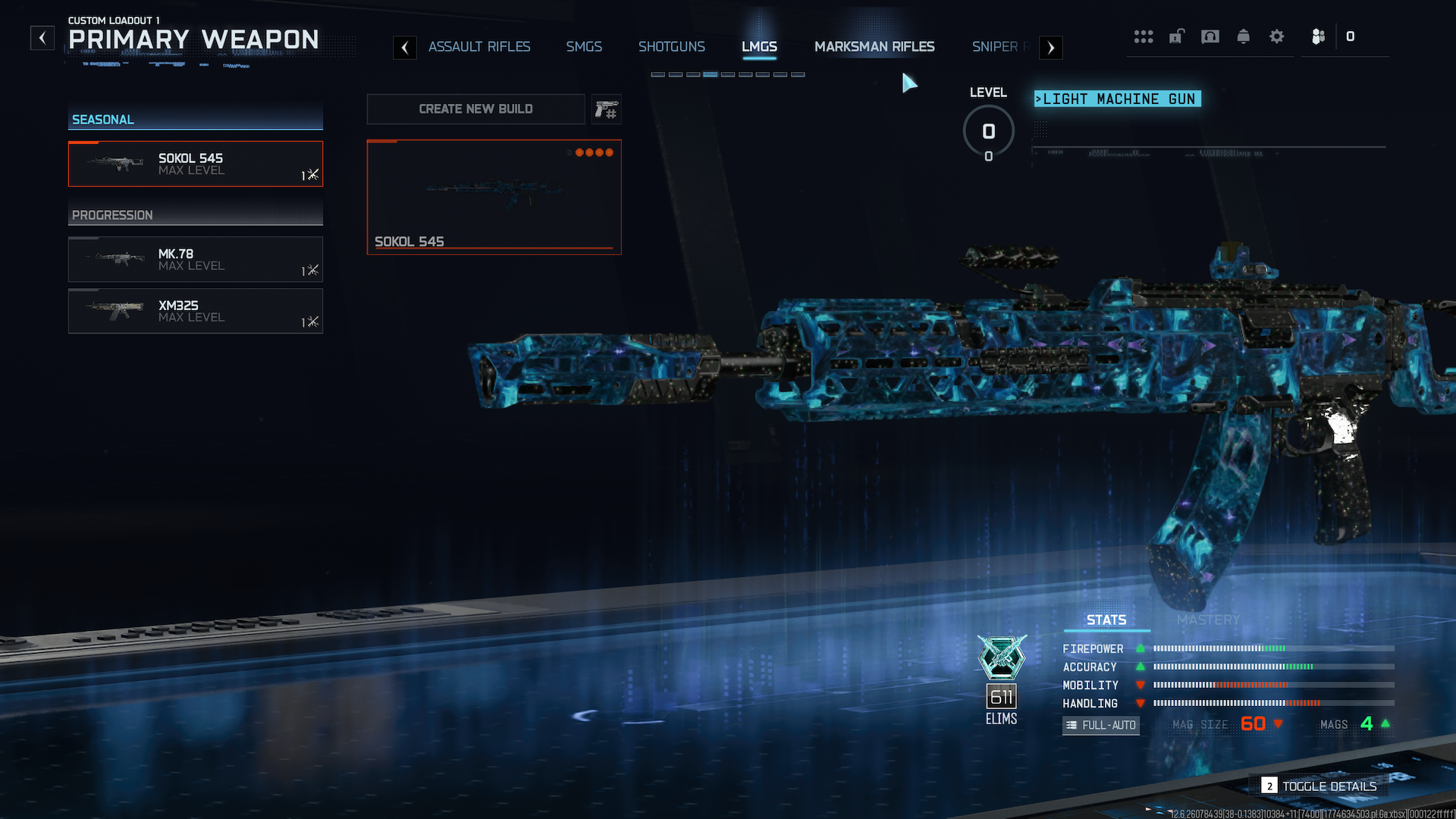
Task: Go back using the arrow beside Primary Weapon
Action: (42, 37)
